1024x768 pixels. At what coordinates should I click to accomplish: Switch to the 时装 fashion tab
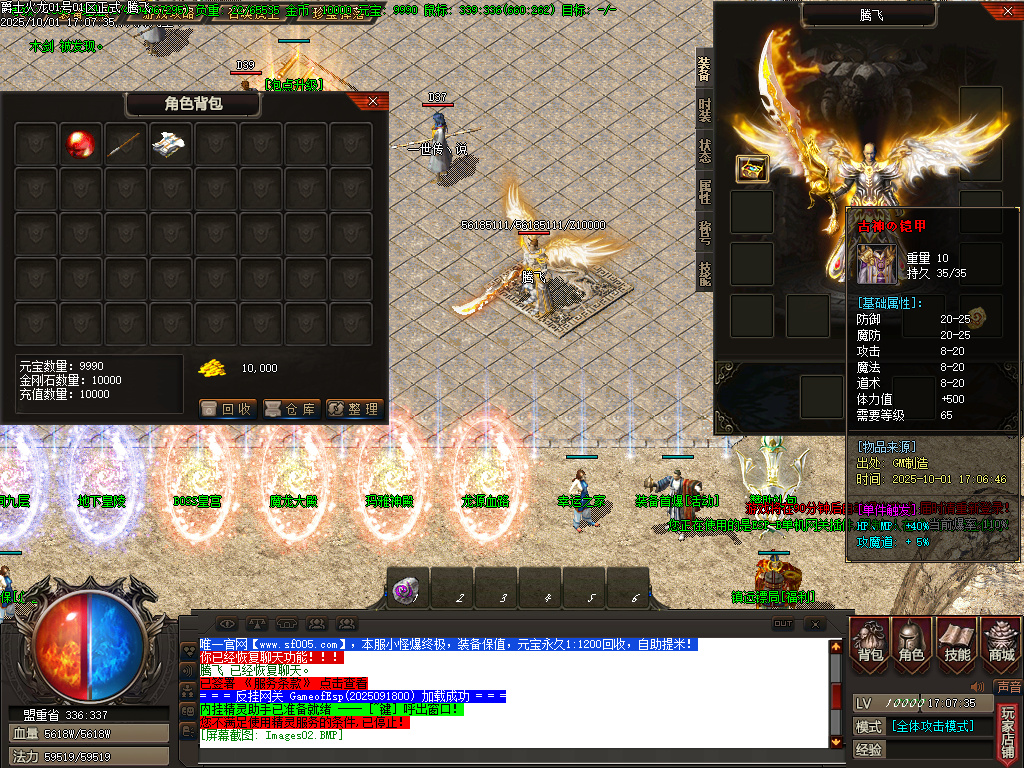[704, 110]
